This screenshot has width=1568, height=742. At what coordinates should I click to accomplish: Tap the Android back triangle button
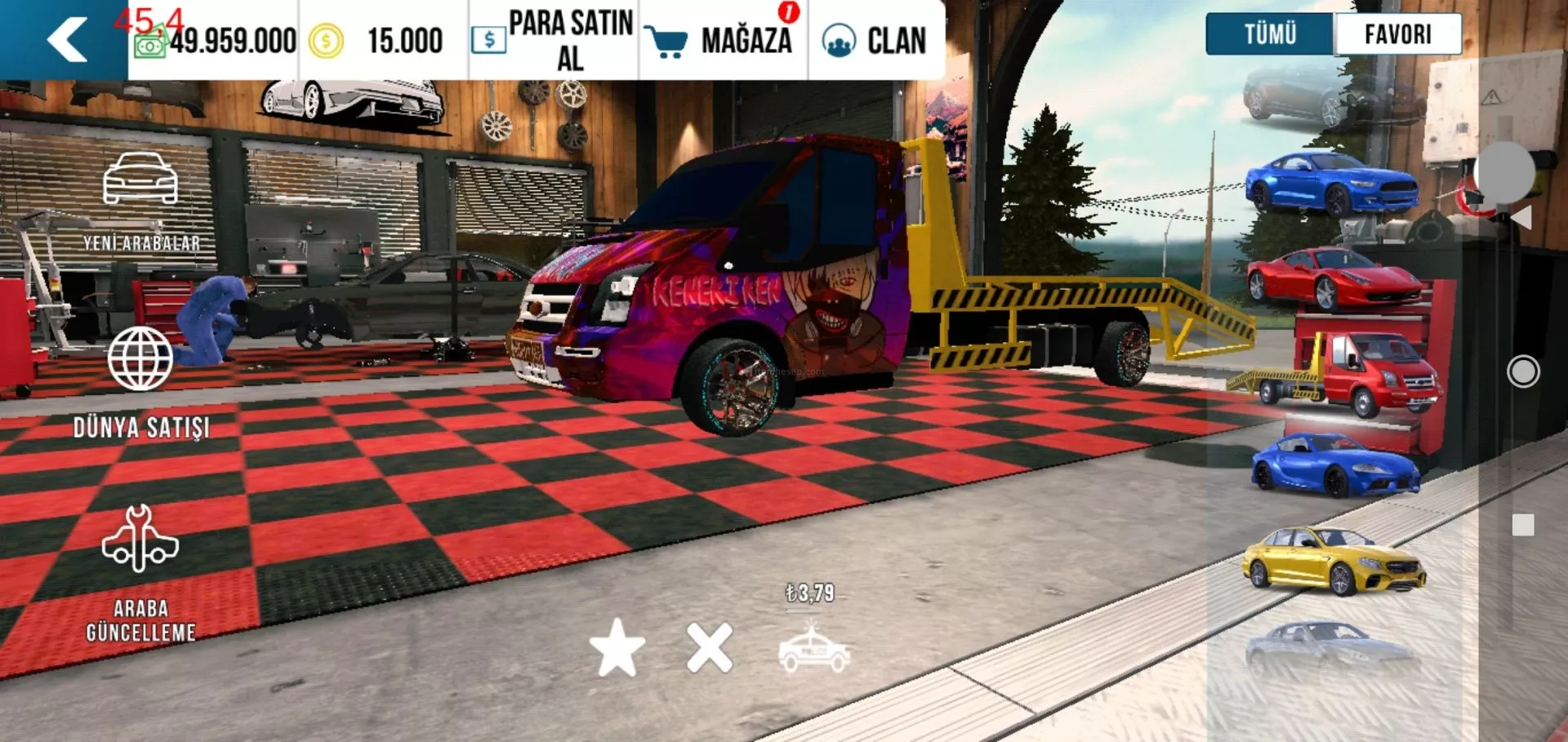click(x=1521, y=217)
